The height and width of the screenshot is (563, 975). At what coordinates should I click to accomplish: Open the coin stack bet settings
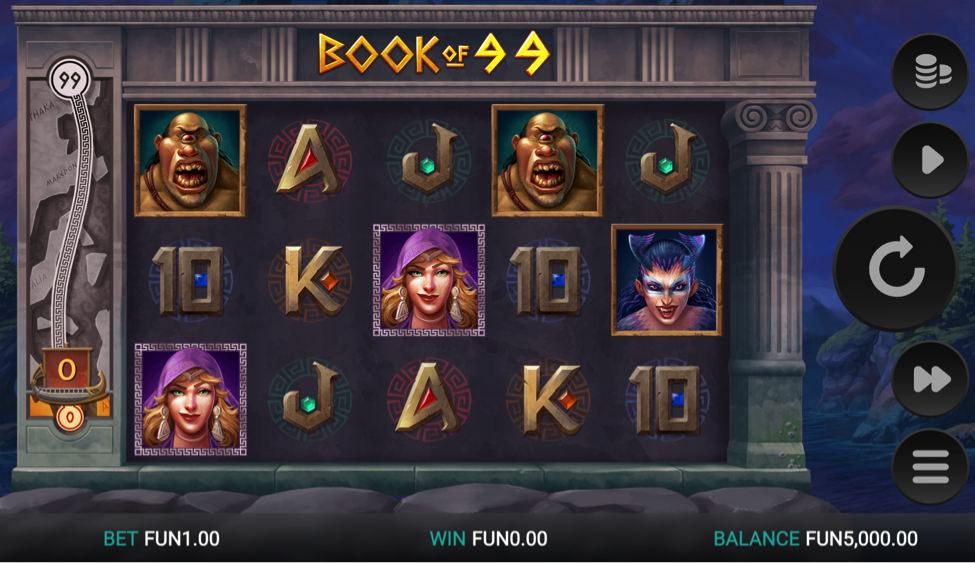click(x=929, y=72)
